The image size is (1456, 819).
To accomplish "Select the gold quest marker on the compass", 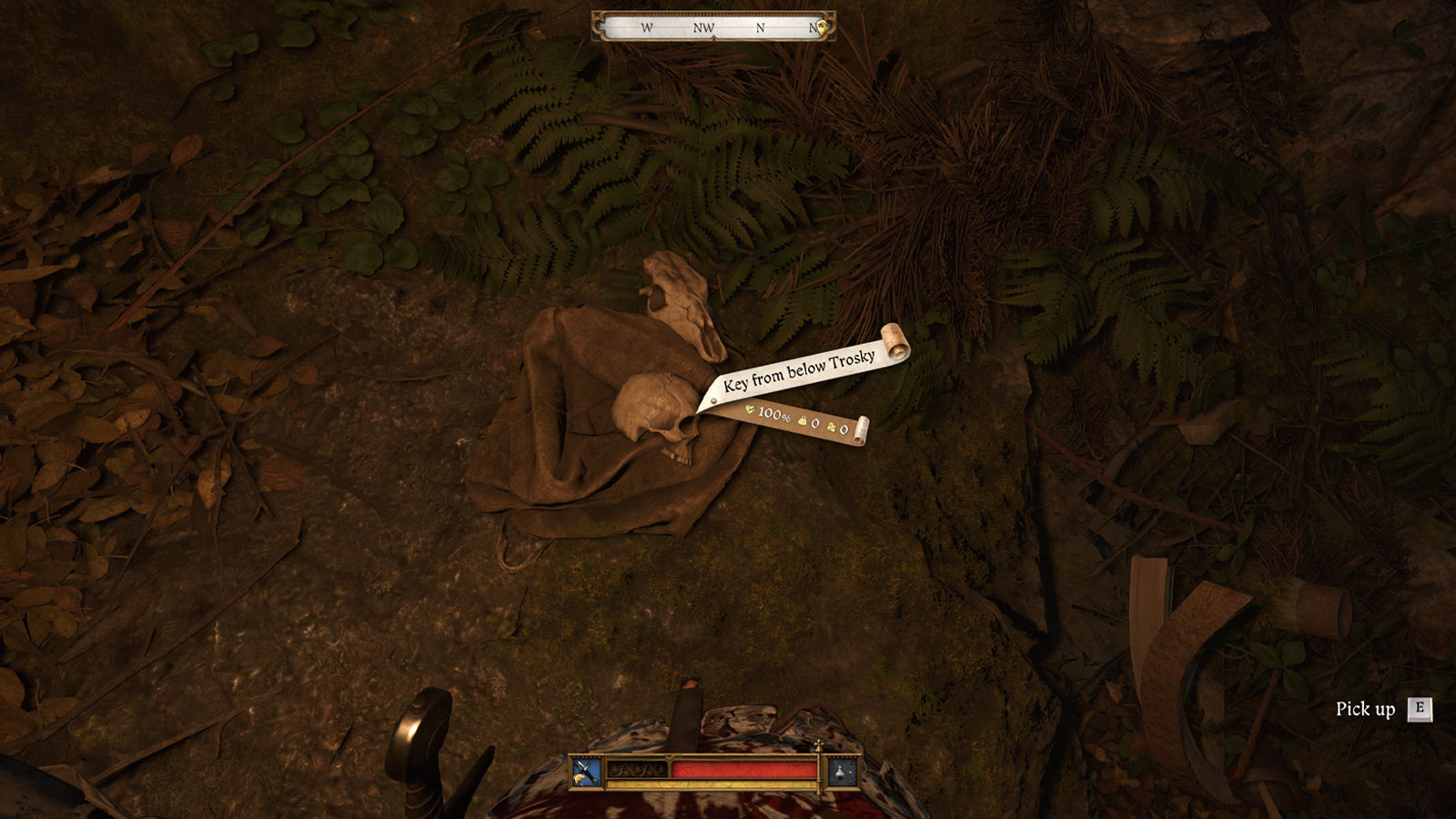I will point(823,28).
